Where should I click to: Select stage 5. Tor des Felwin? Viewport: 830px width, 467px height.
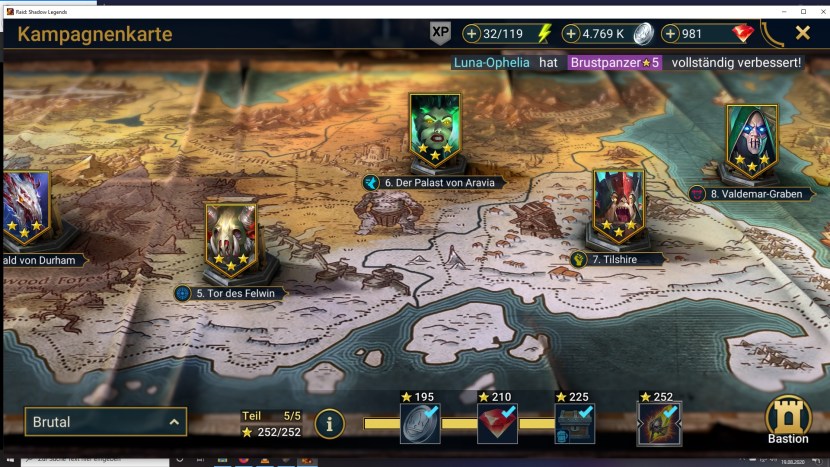pyautogui.click(x=231, y=240)
